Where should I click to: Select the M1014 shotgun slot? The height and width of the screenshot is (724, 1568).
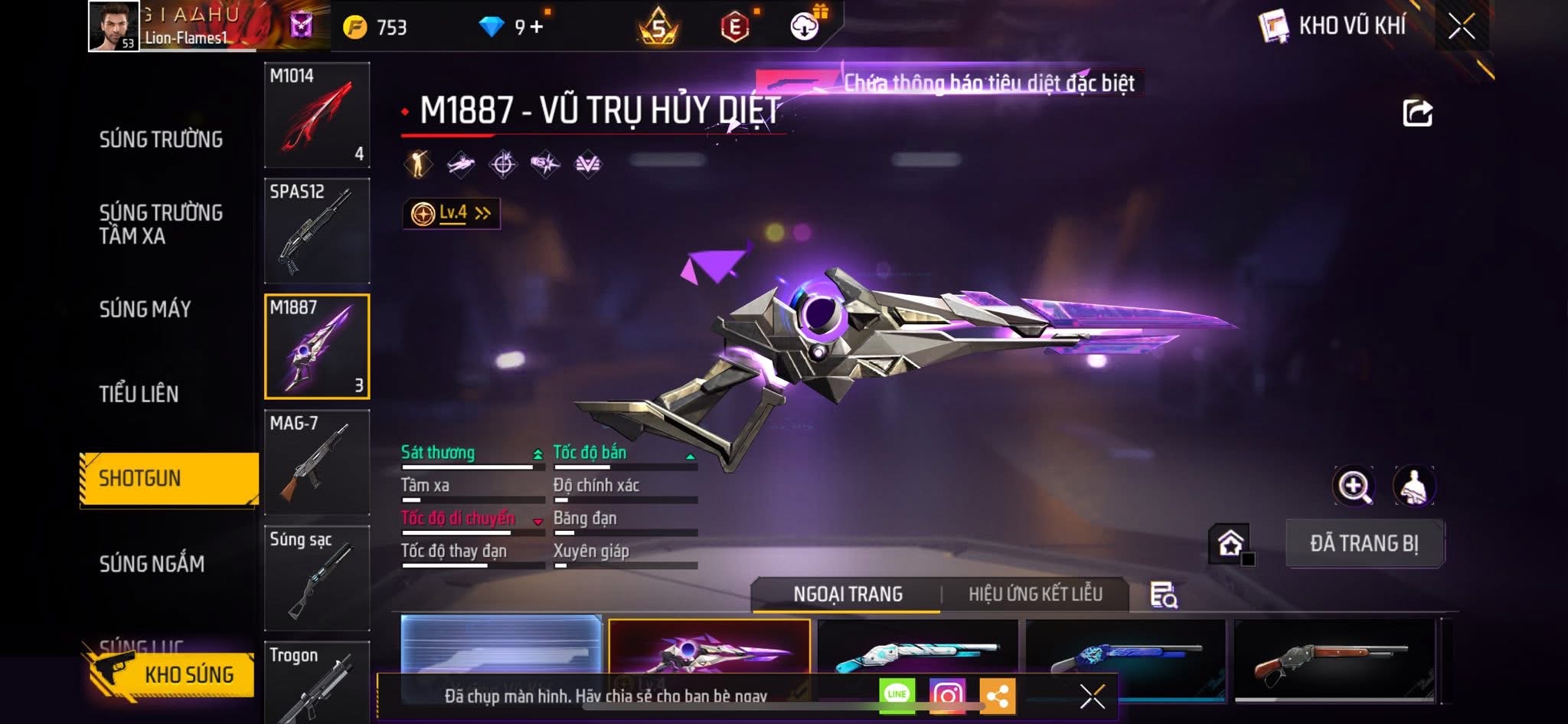[x=317, y=115]
